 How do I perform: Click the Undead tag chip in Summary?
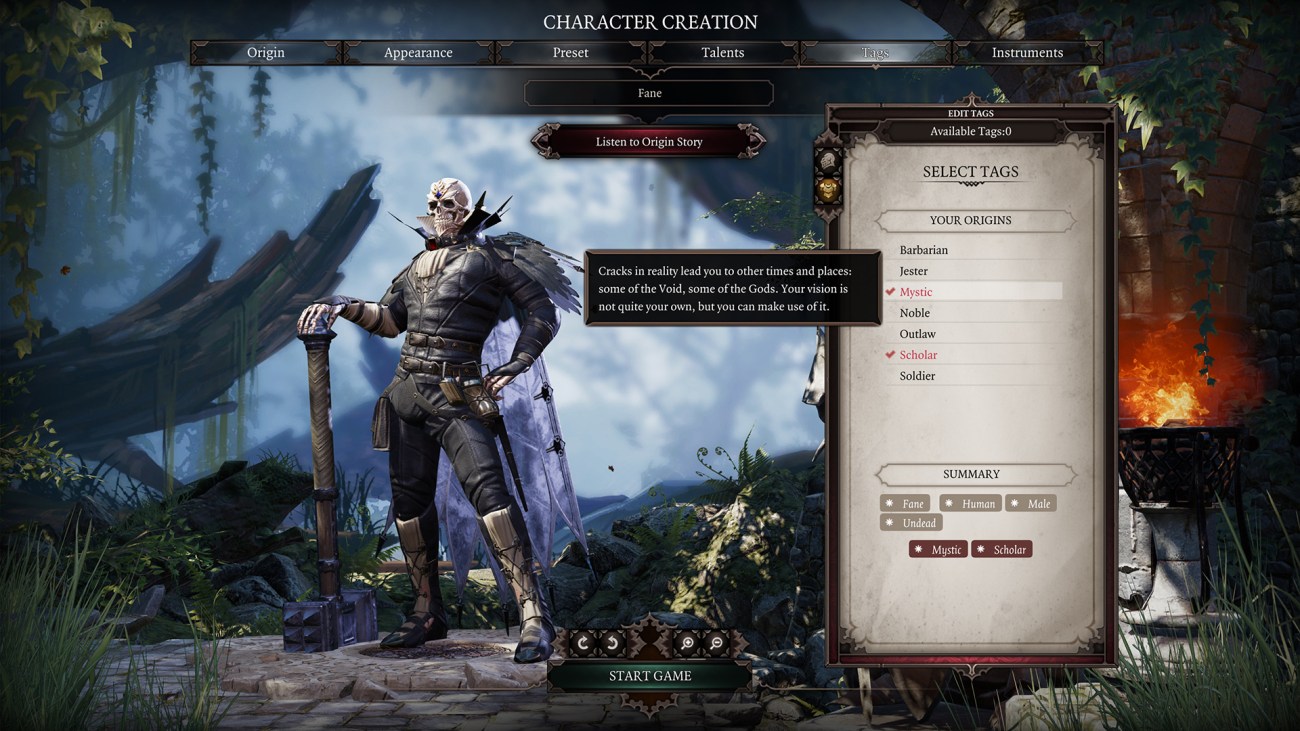(910, 522)
